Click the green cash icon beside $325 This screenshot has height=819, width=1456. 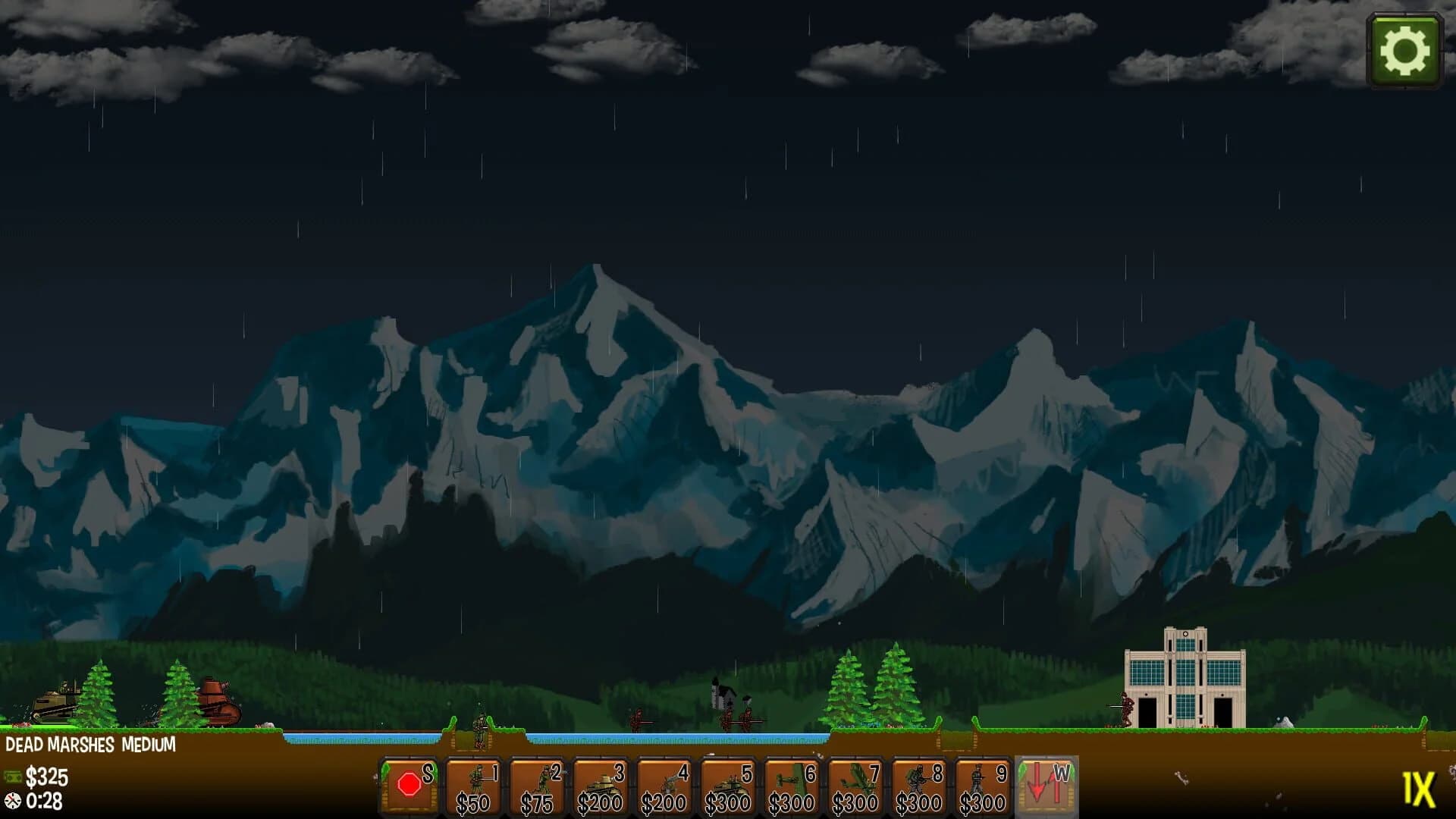coord(14,777)
